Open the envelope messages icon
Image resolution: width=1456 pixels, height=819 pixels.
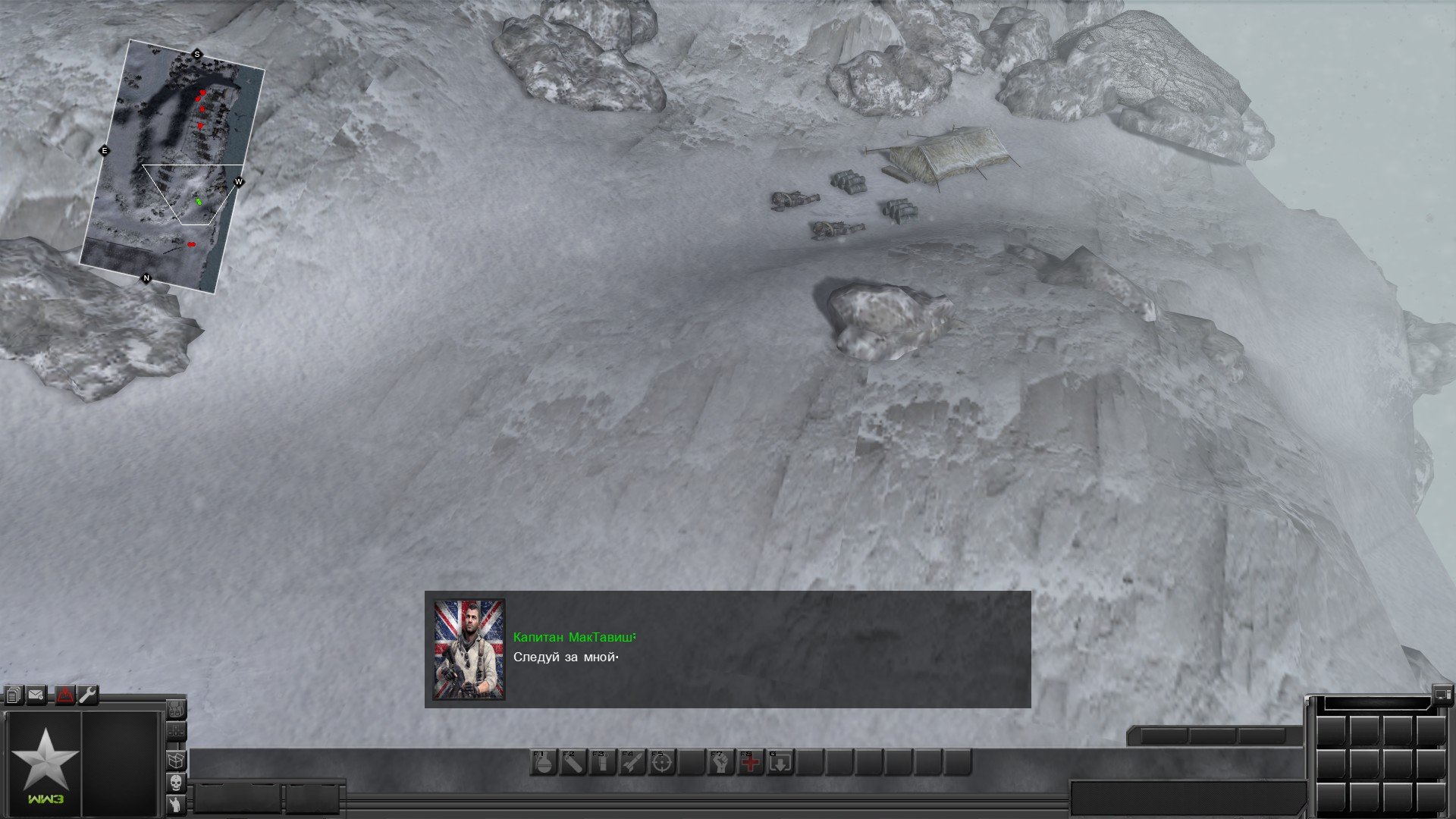(36, 695)
